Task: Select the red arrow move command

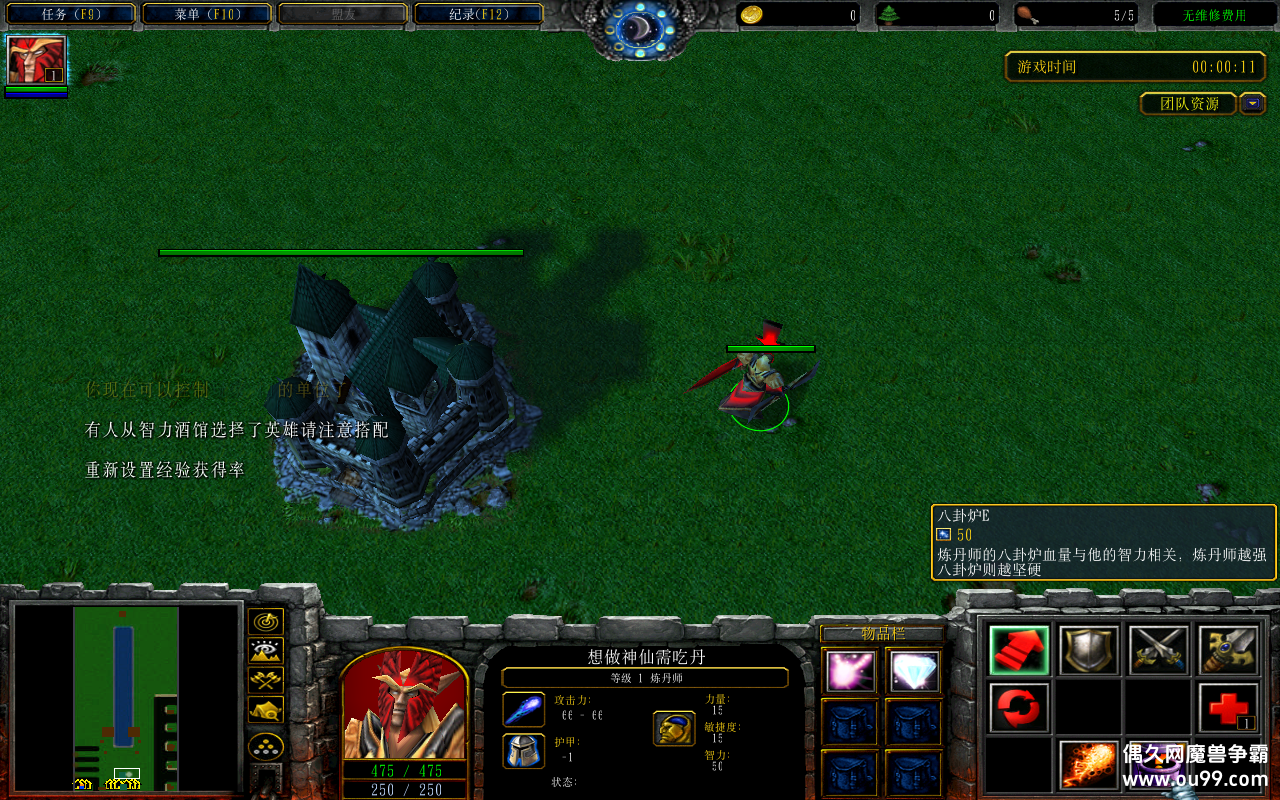Action: point(1019,650)
